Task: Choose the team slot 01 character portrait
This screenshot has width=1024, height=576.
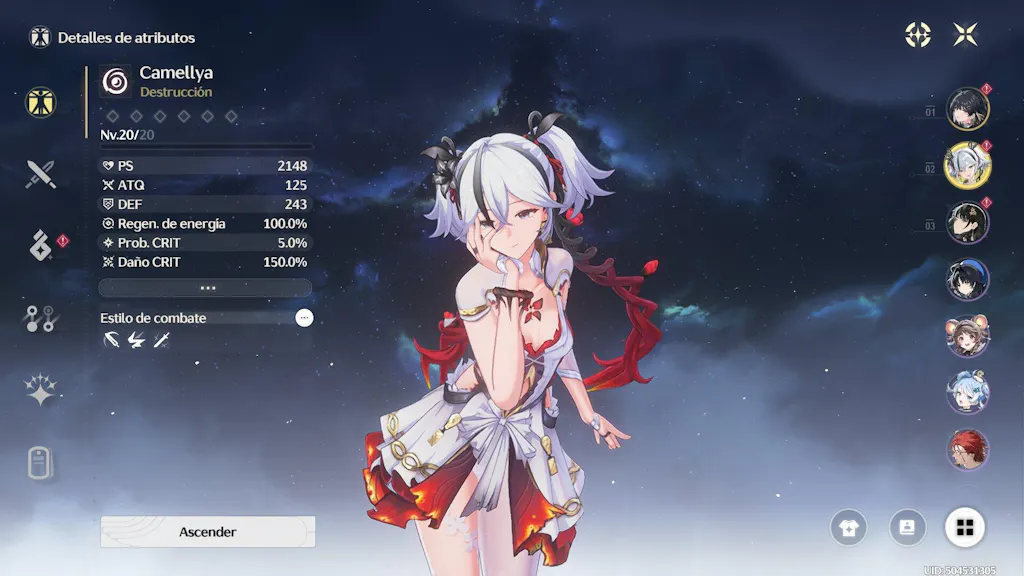Action: 967,110
